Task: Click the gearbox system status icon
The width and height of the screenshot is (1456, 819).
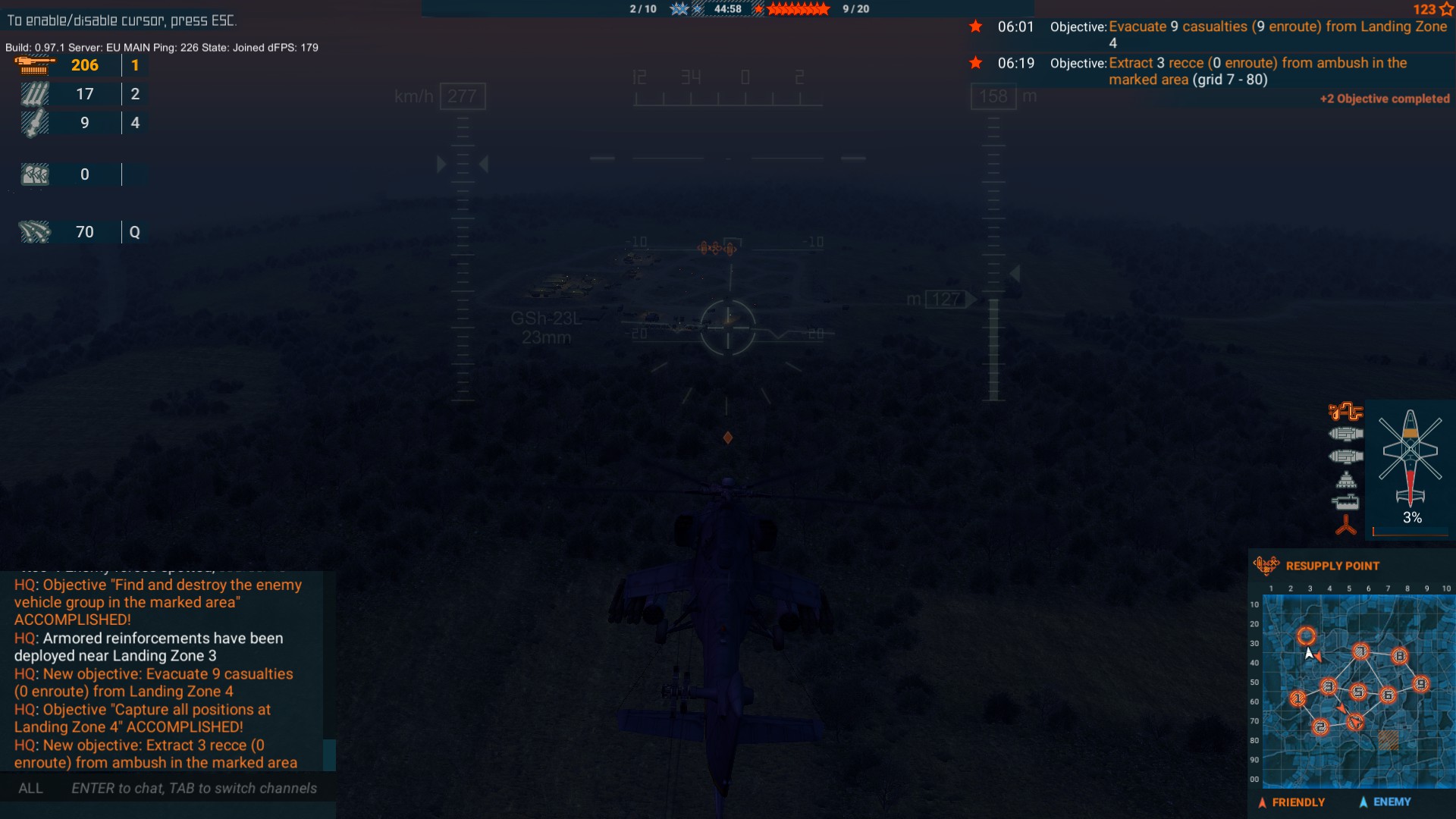Action: pyautogui.click(x=1346, y=478)
